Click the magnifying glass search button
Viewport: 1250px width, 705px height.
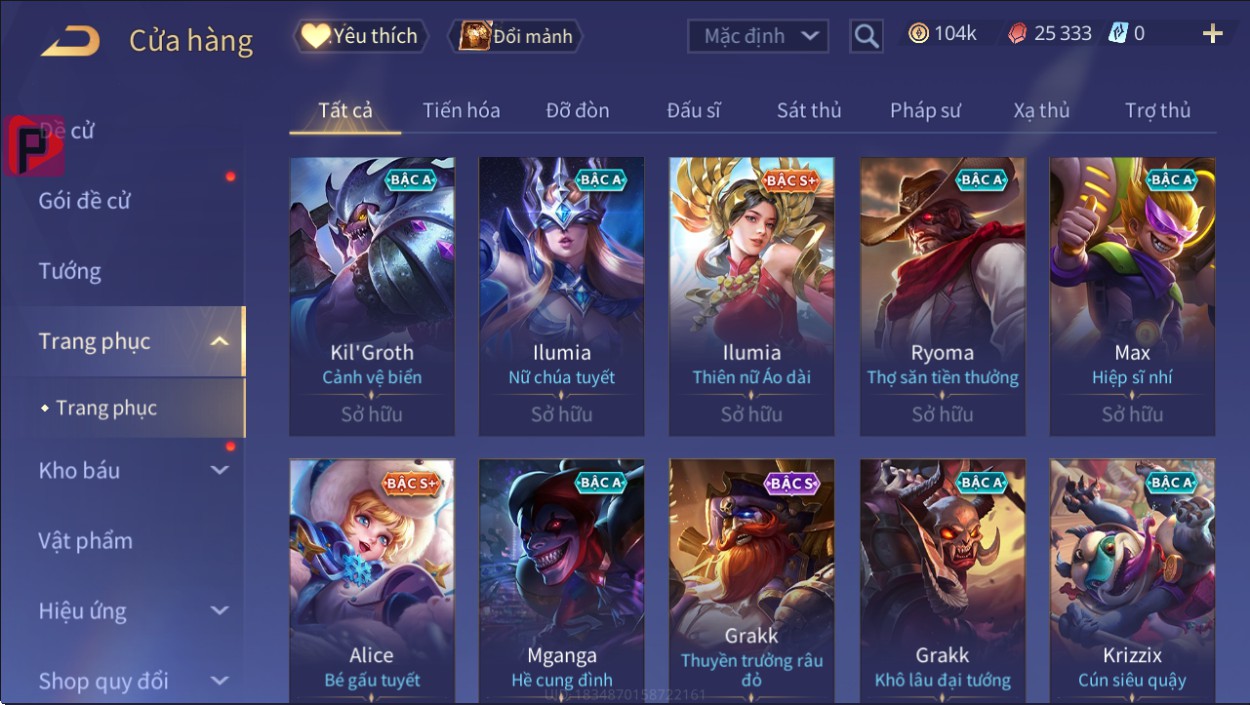click(866, 36)
